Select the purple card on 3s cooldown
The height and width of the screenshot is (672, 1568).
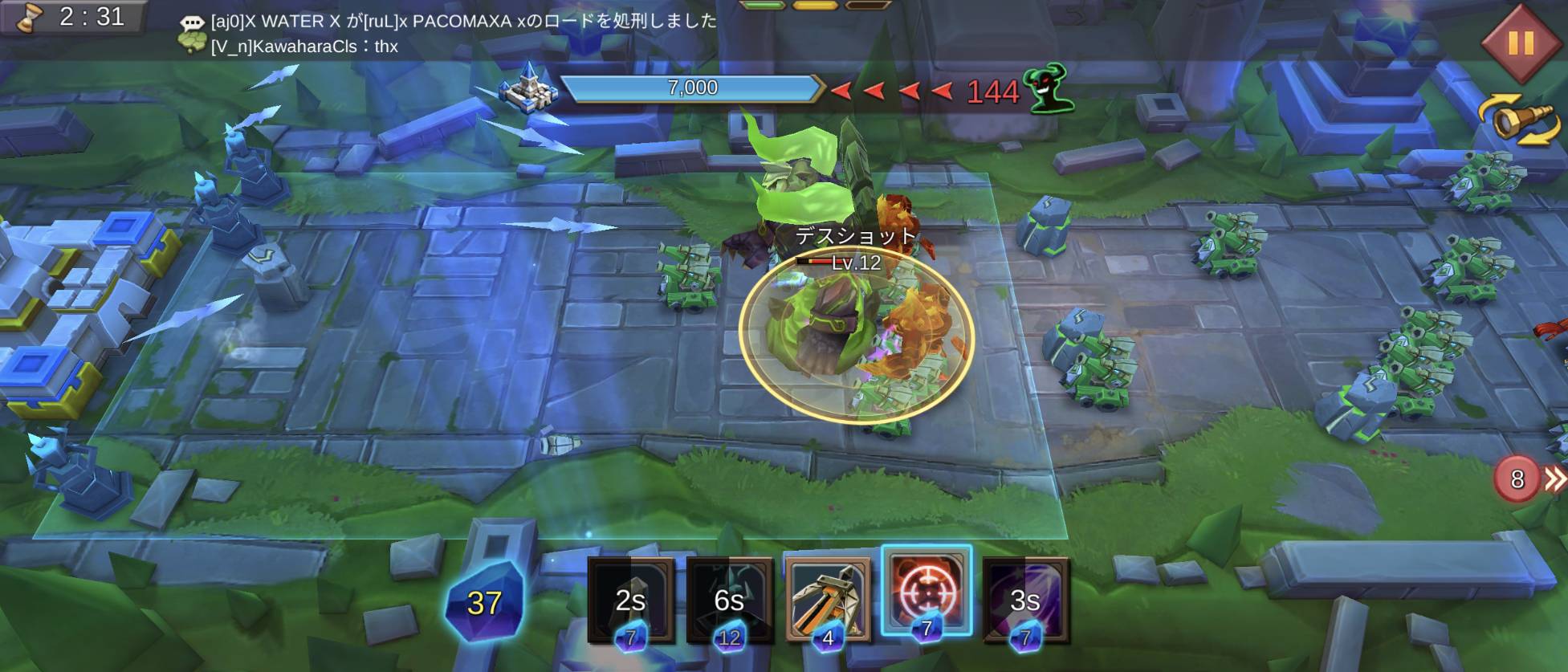pyautogui.click(x=1025, y=600)
